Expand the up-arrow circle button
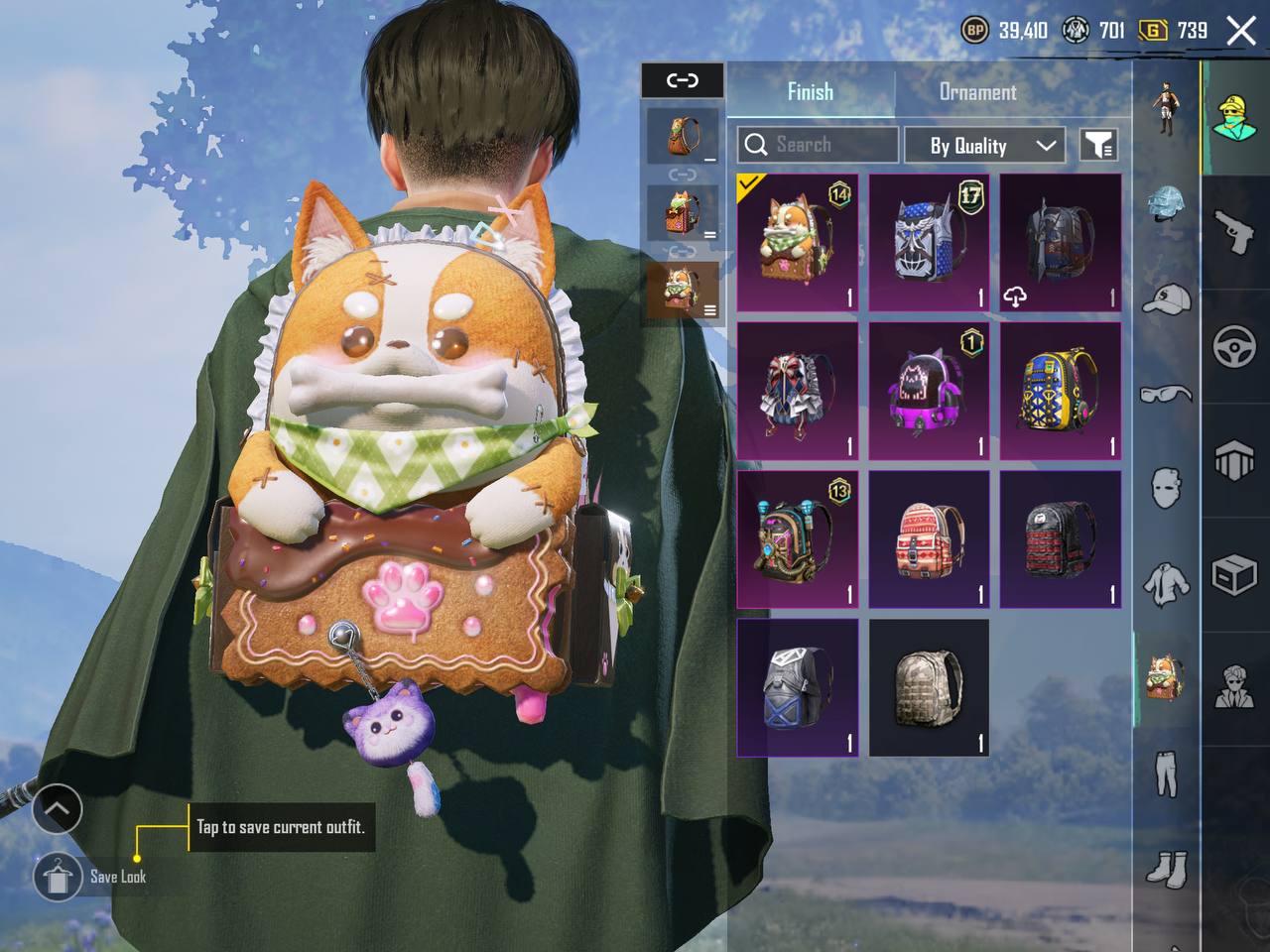This screenshot has height=952, width=1270. 57,810
